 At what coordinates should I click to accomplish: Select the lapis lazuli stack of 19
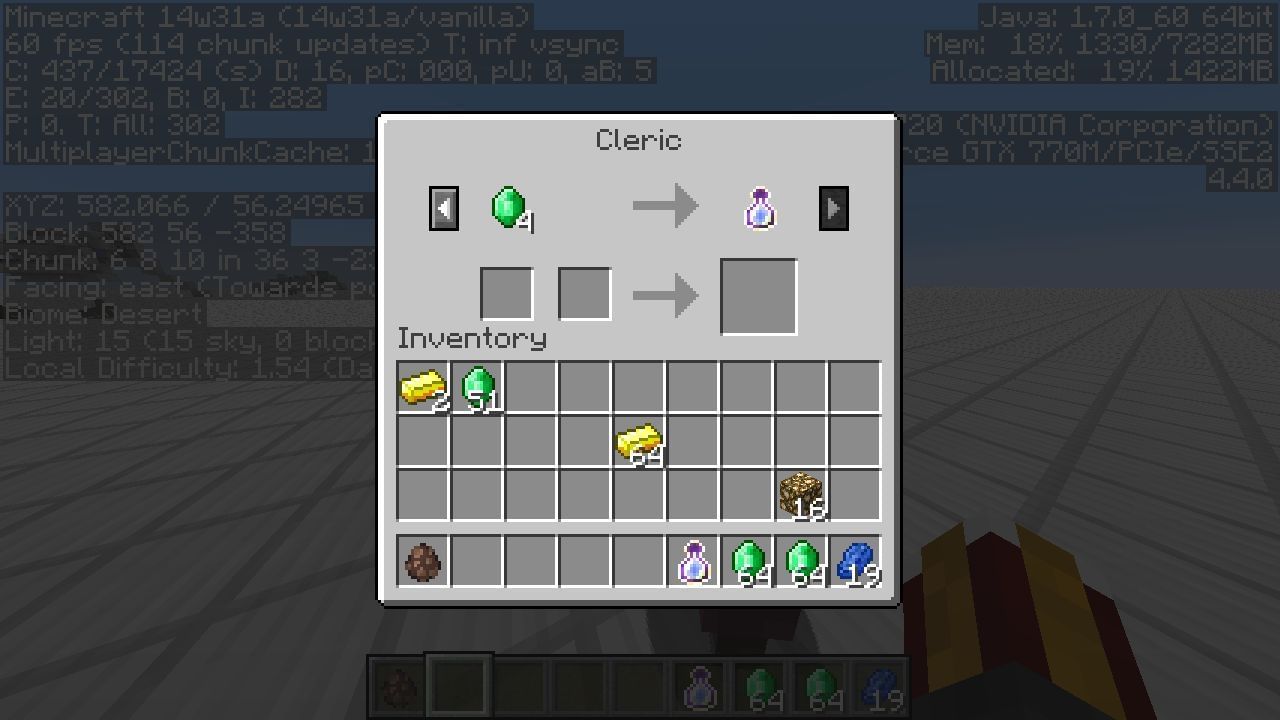coord(857,562)
